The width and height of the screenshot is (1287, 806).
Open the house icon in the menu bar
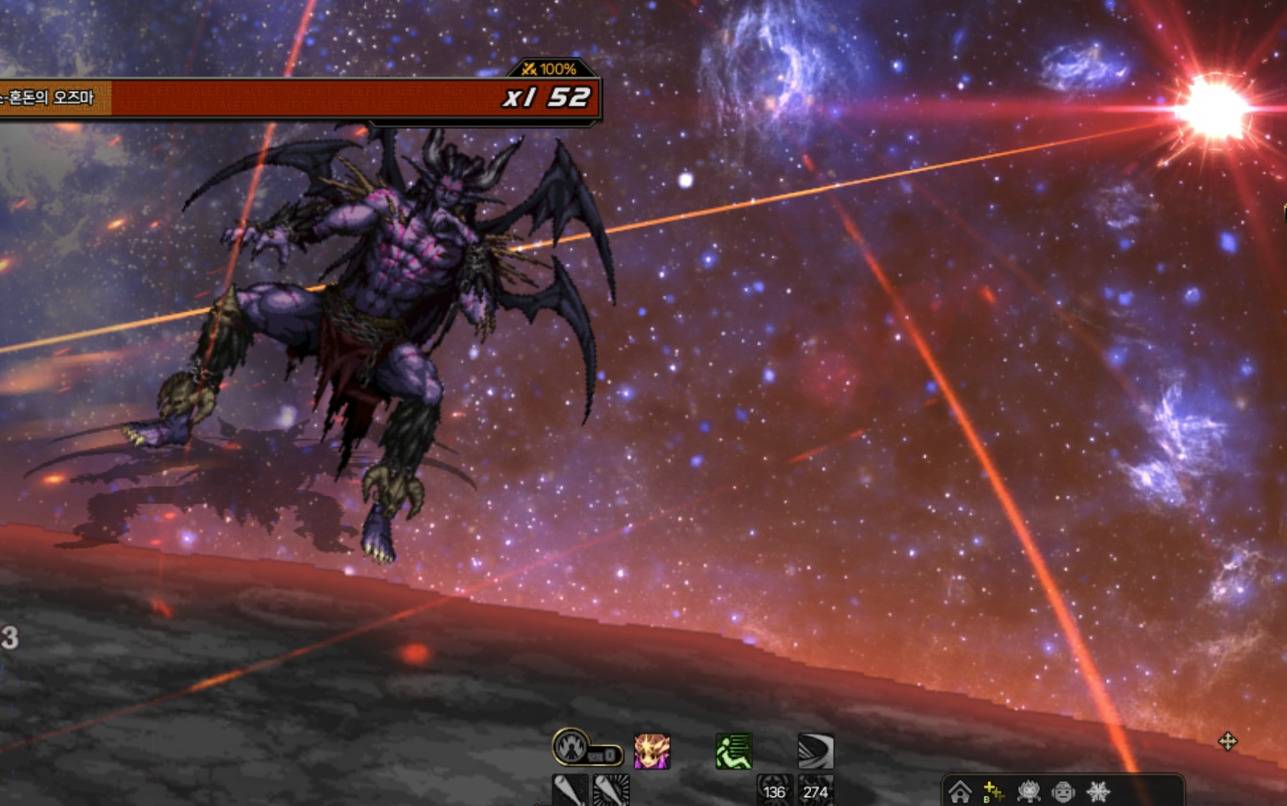coord(960,792)
